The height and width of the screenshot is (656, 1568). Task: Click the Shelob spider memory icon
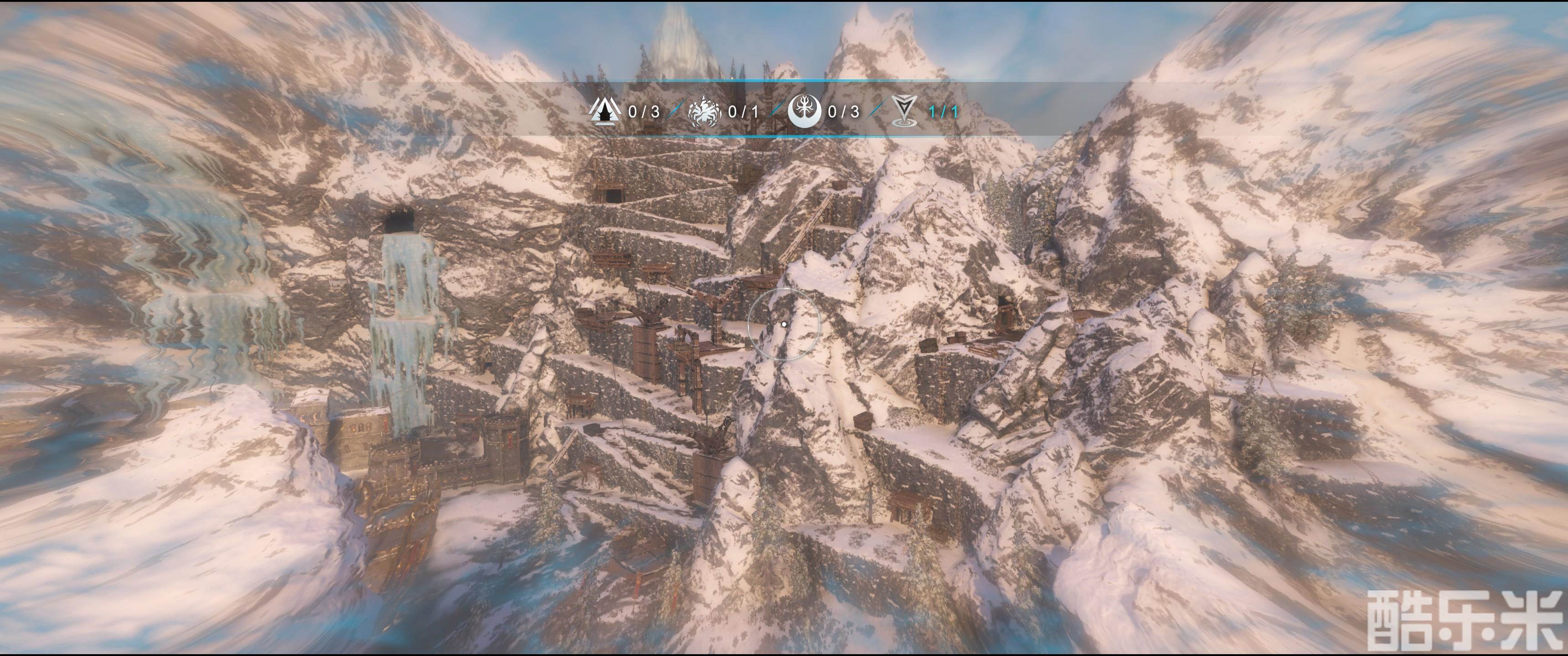pyautogui.click(x=704, y=111)
